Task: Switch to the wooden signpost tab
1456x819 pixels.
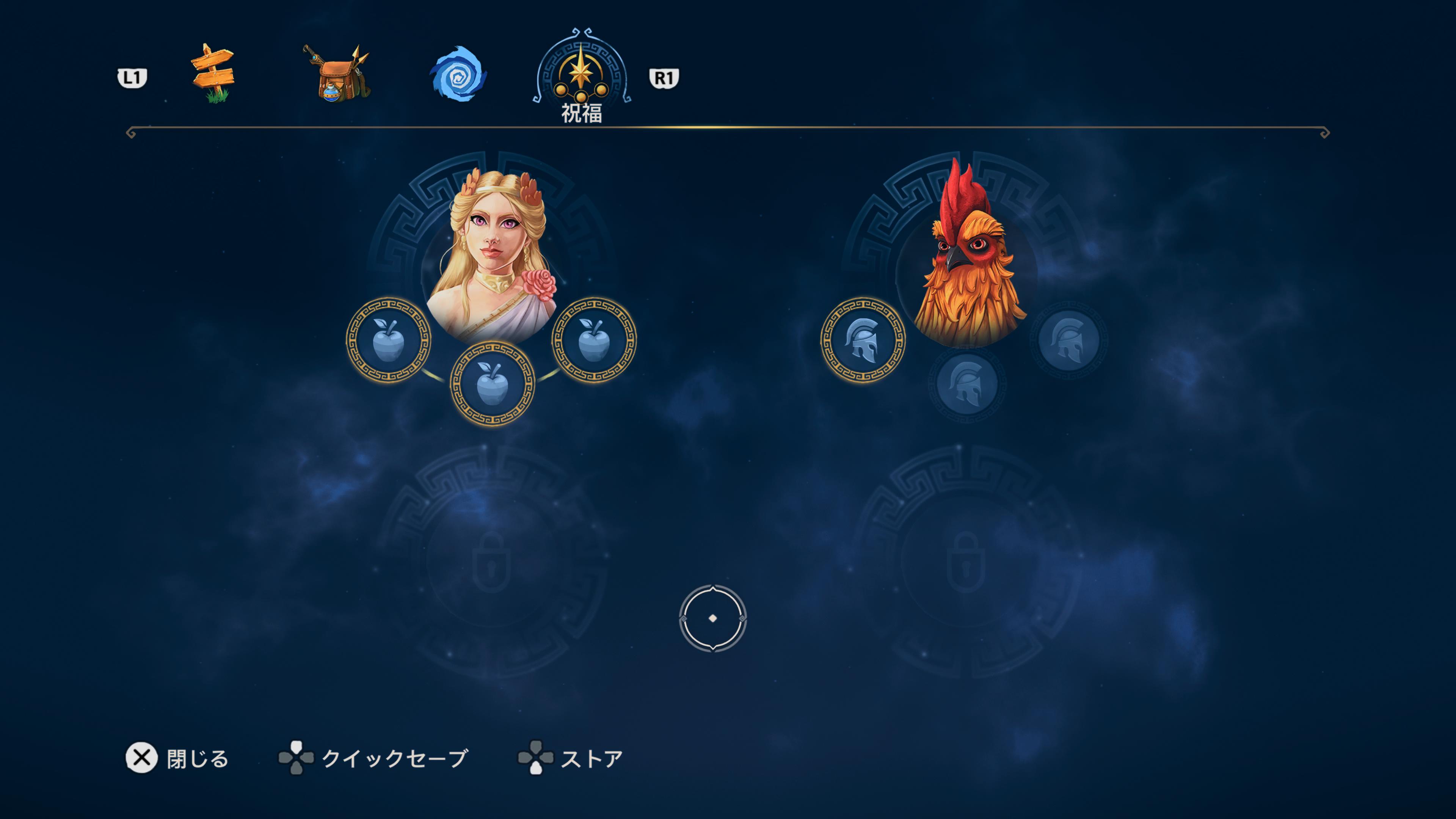Action: click(x=212, y=74)
